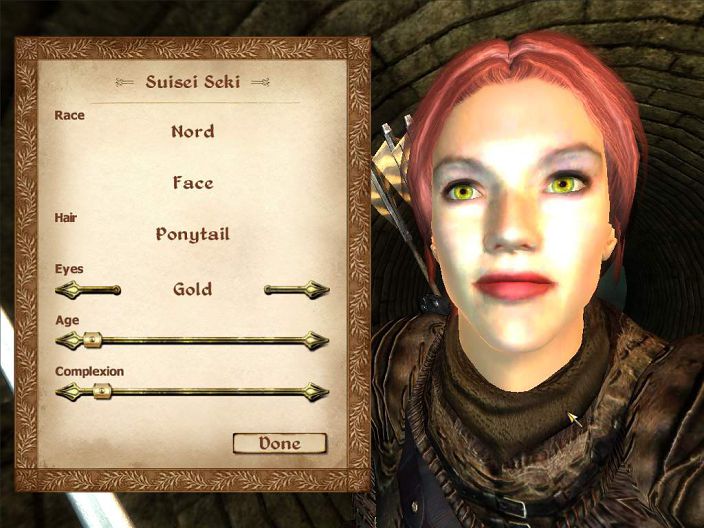The image size is (704, 528).
Task: Select next eye color with right arrow
Action: pos(298,290)
